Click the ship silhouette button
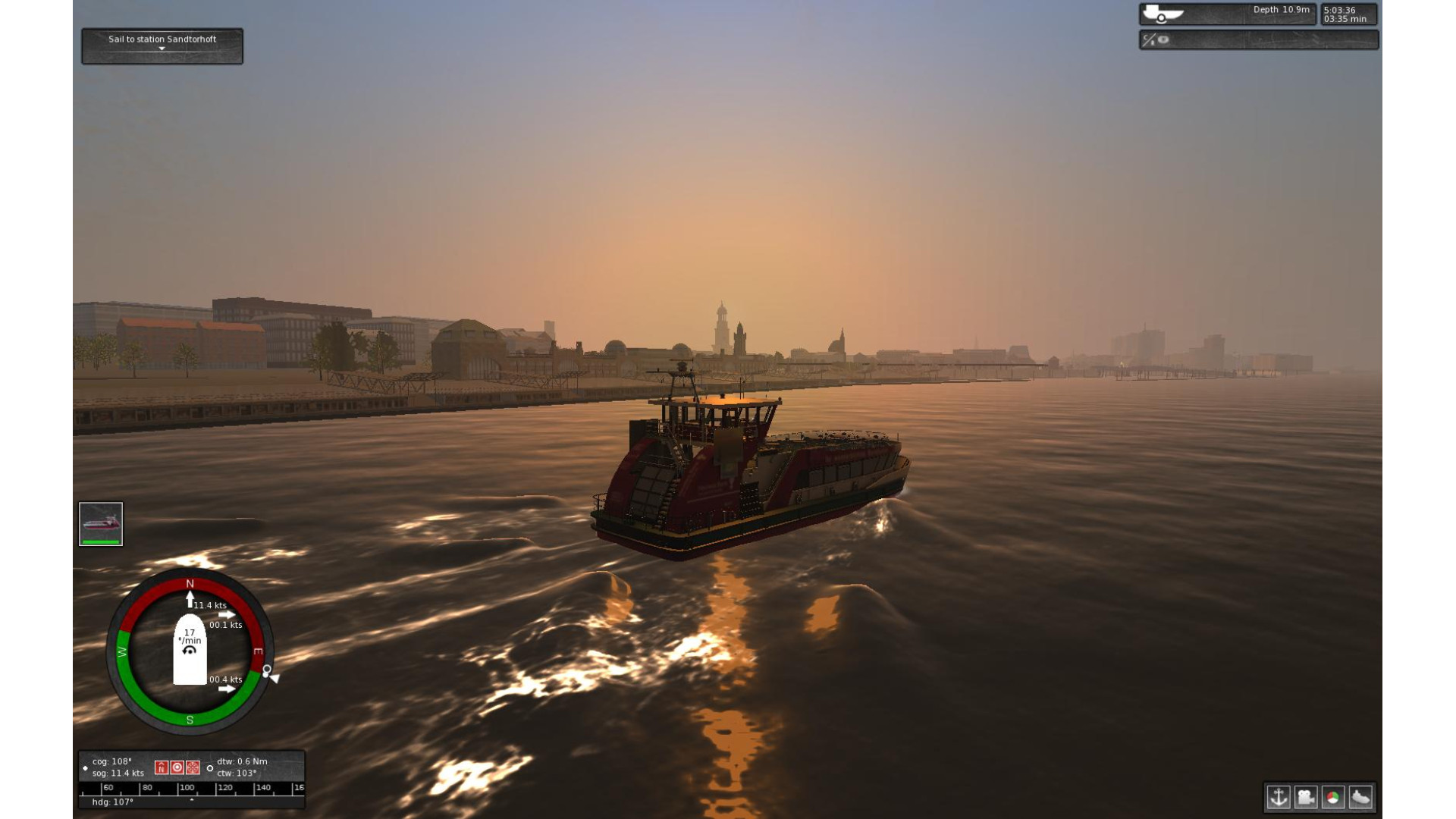The width and height of the screenshot is (1456, 819). click(x=1360, y=797)
